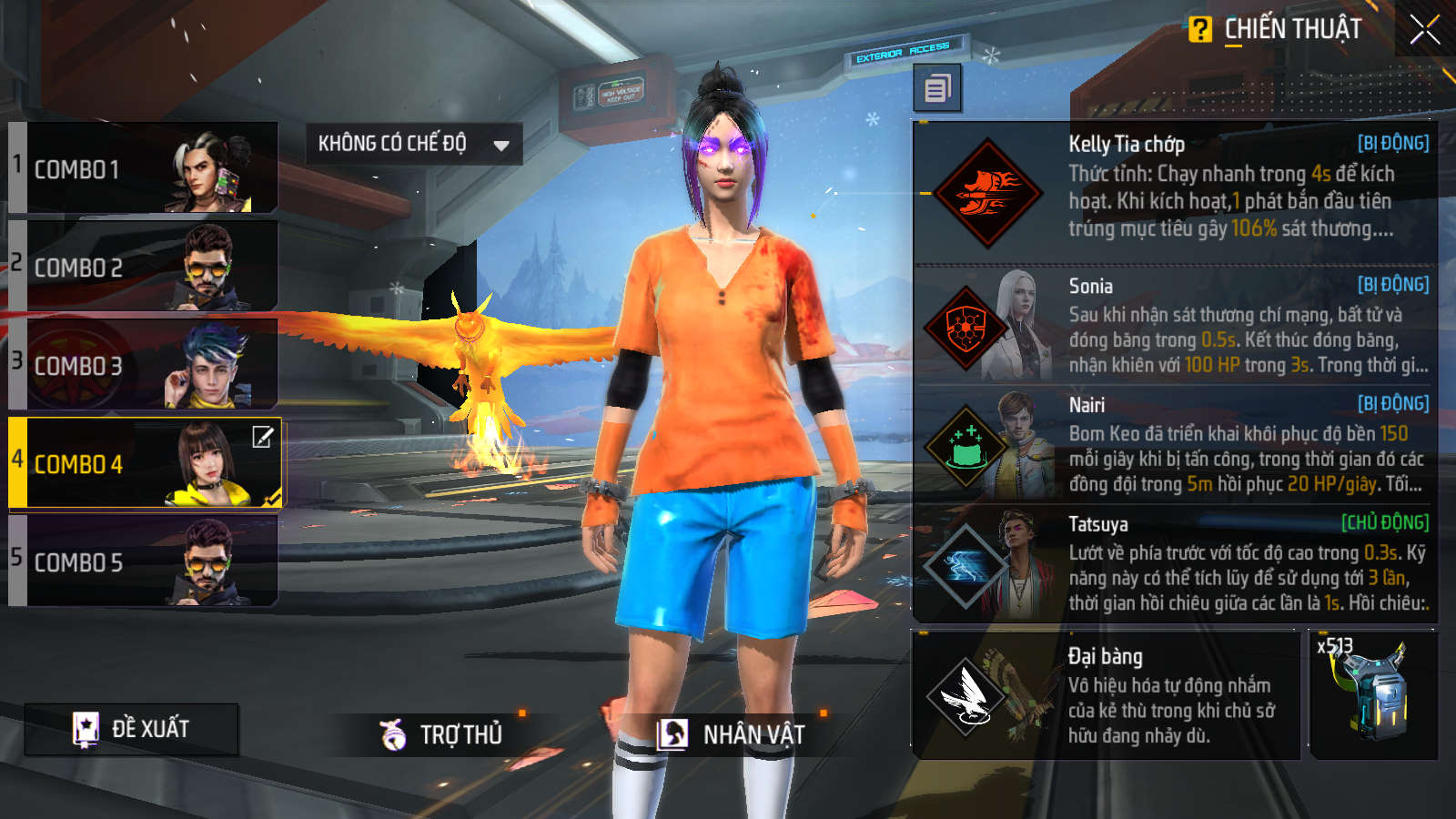Select the COMBO 1 preset
Image resolution: width=1456 pixels, height=819 pixels.
143,169
